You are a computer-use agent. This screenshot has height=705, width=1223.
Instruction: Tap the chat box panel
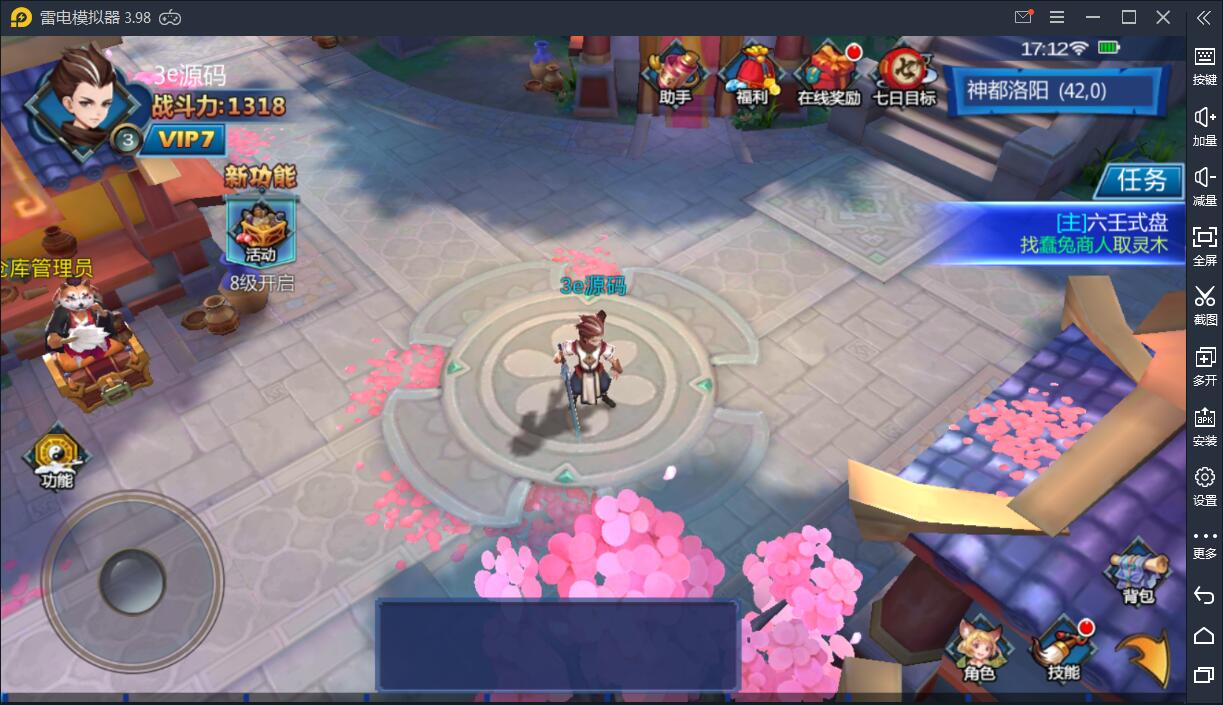pyautogui.click(x=557, y=645)
